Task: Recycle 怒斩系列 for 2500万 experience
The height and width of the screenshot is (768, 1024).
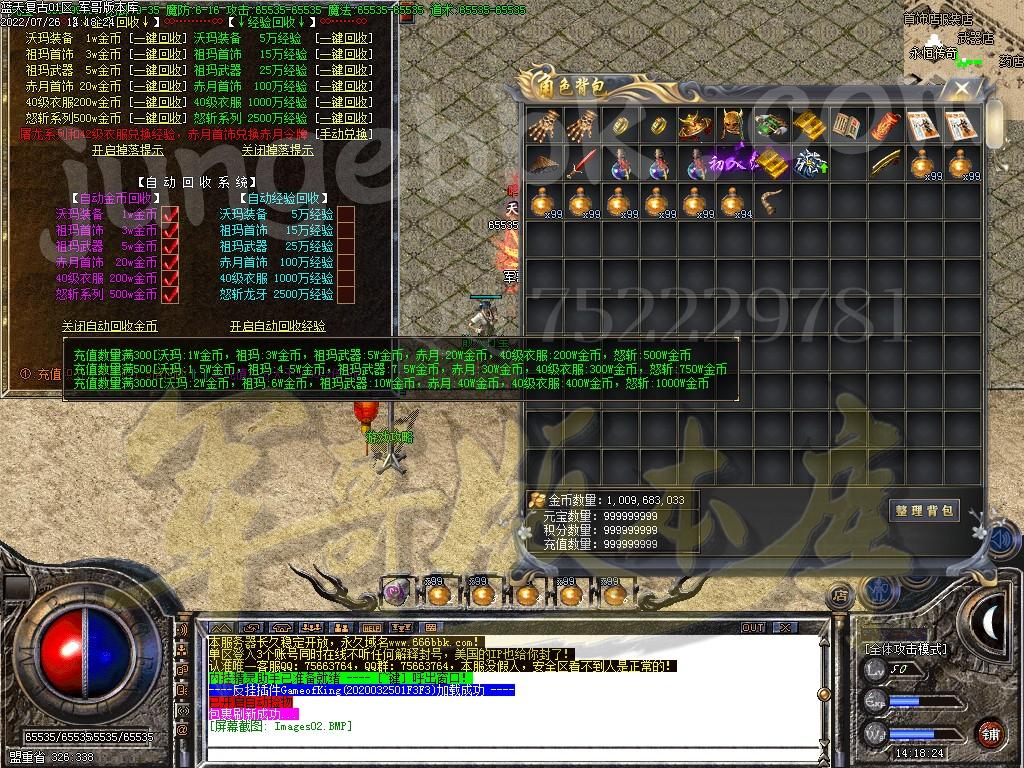Action: [x=343, y=118]
